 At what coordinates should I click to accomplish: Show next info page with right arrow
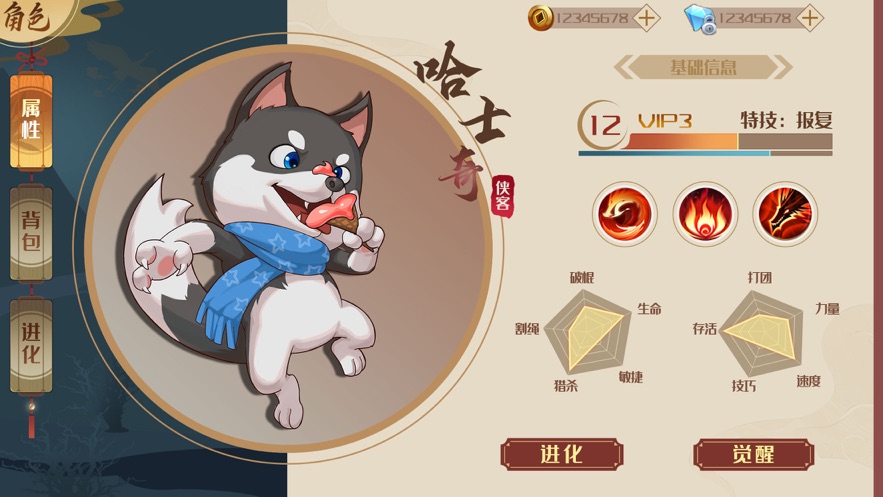(783, 68)
